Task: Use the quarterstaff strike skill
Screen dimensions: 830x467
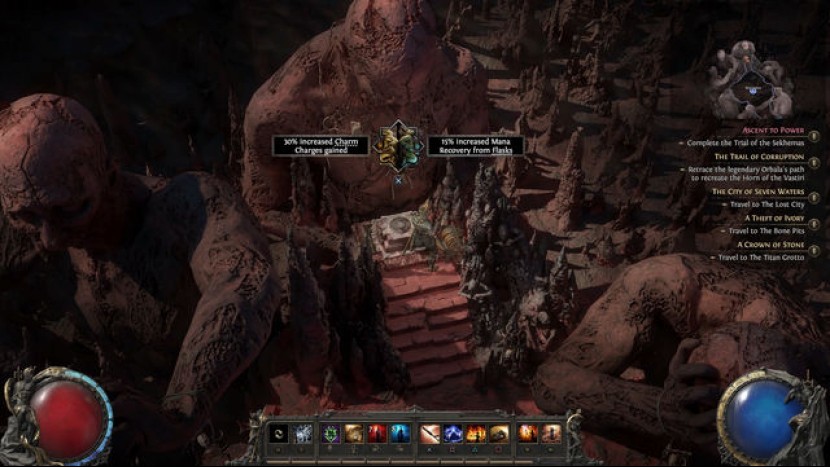Action: click(430, 433)
